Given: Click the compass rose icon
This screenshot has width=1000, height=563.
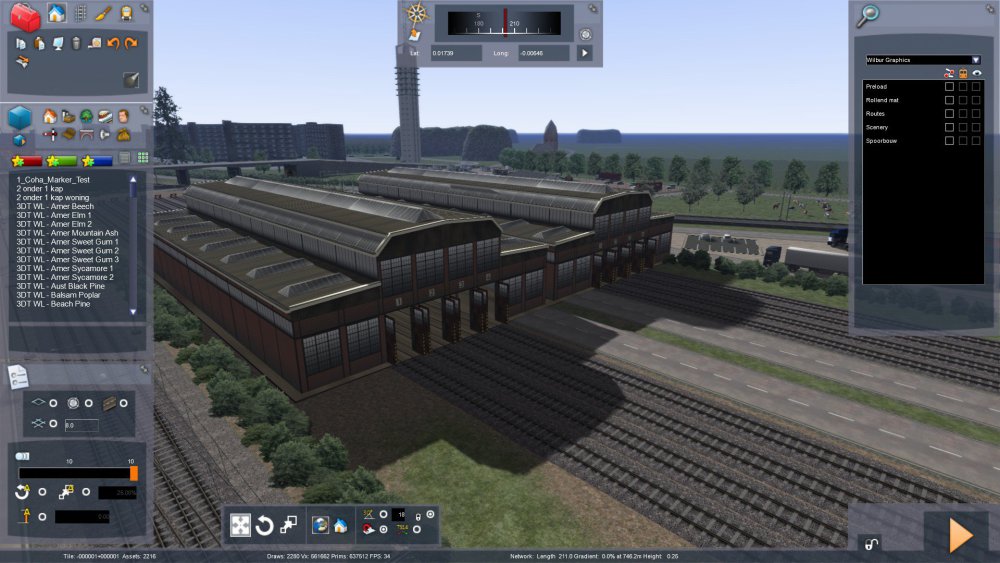Looking at the screenshot, I should [417, 15].
